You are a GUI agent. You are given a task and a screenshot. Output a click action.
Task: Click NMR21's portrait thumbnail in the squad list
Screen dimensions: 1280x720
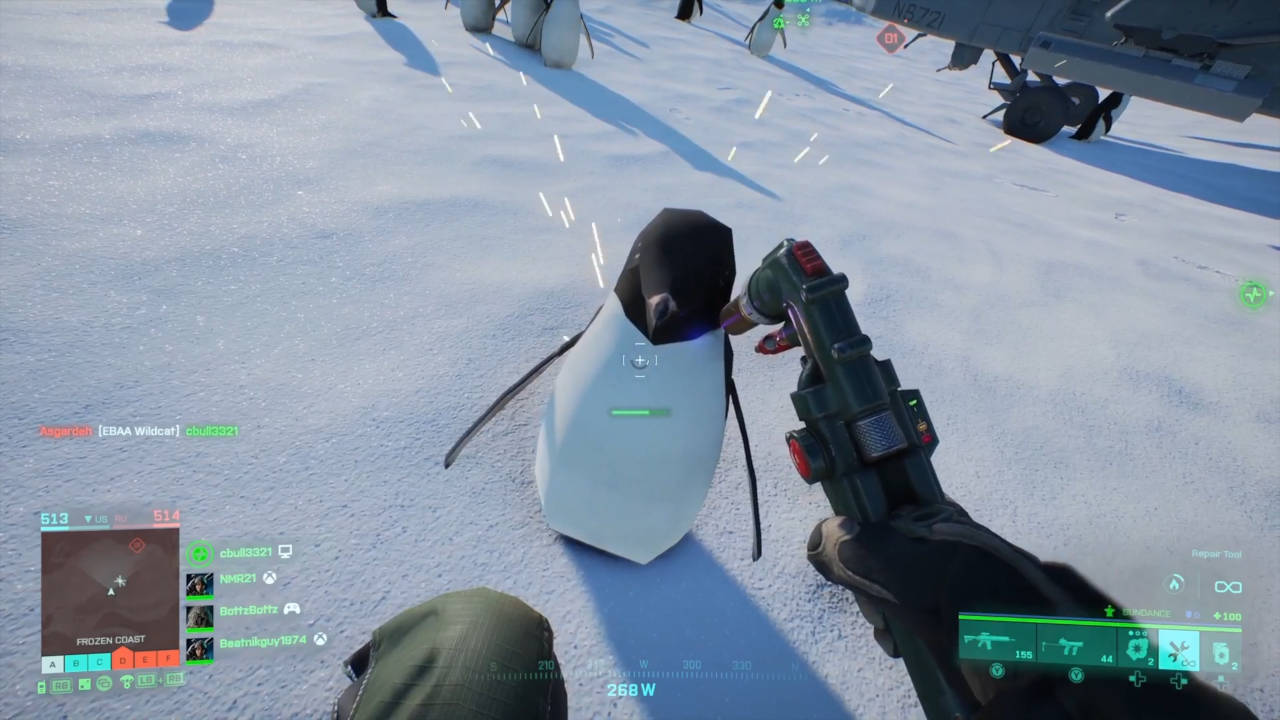(x=198, y=584)
